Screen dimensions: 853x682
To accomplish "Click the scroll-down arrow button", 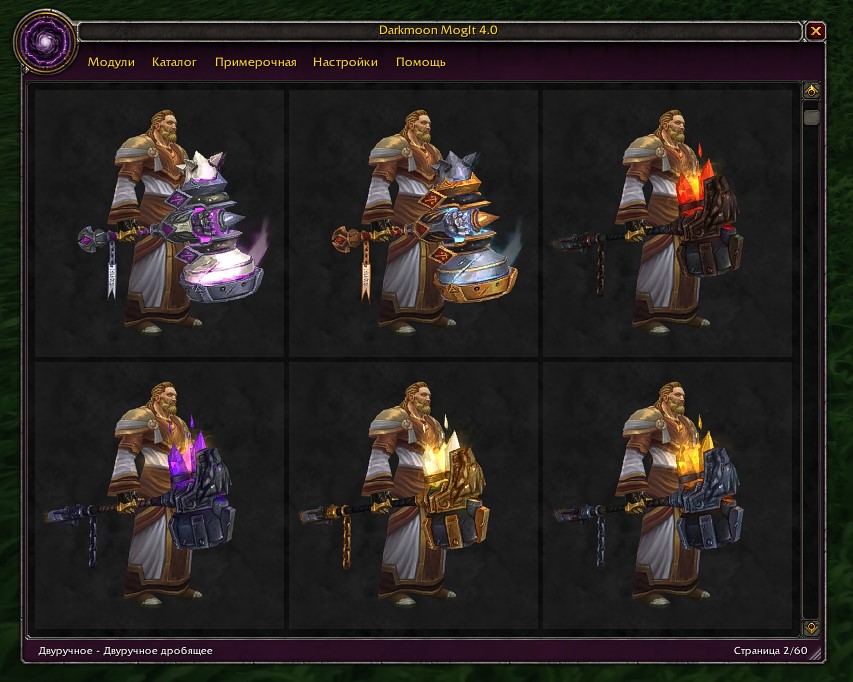I will [811, 628].
